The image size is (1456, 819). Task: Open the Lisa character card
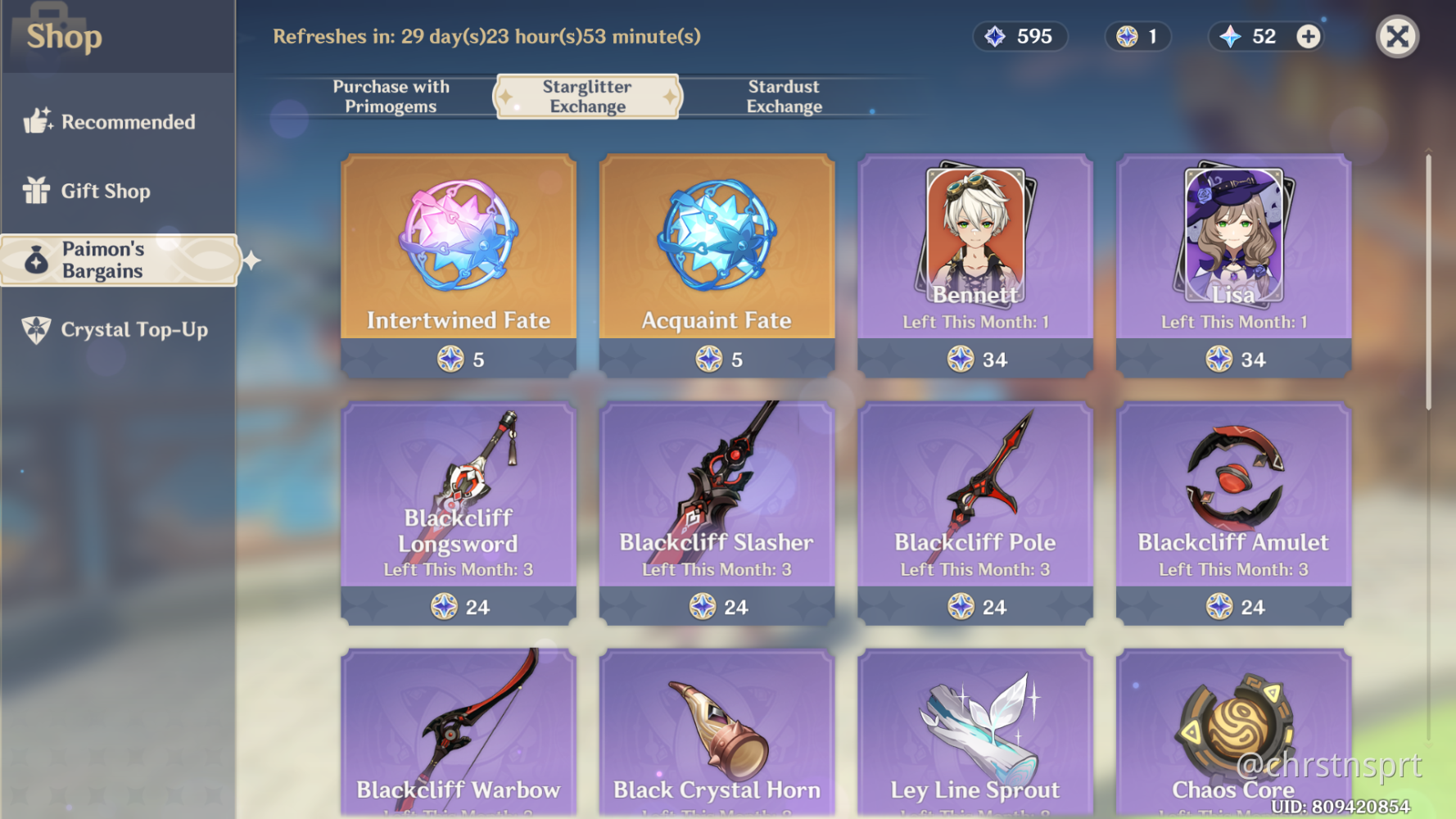1233,262
